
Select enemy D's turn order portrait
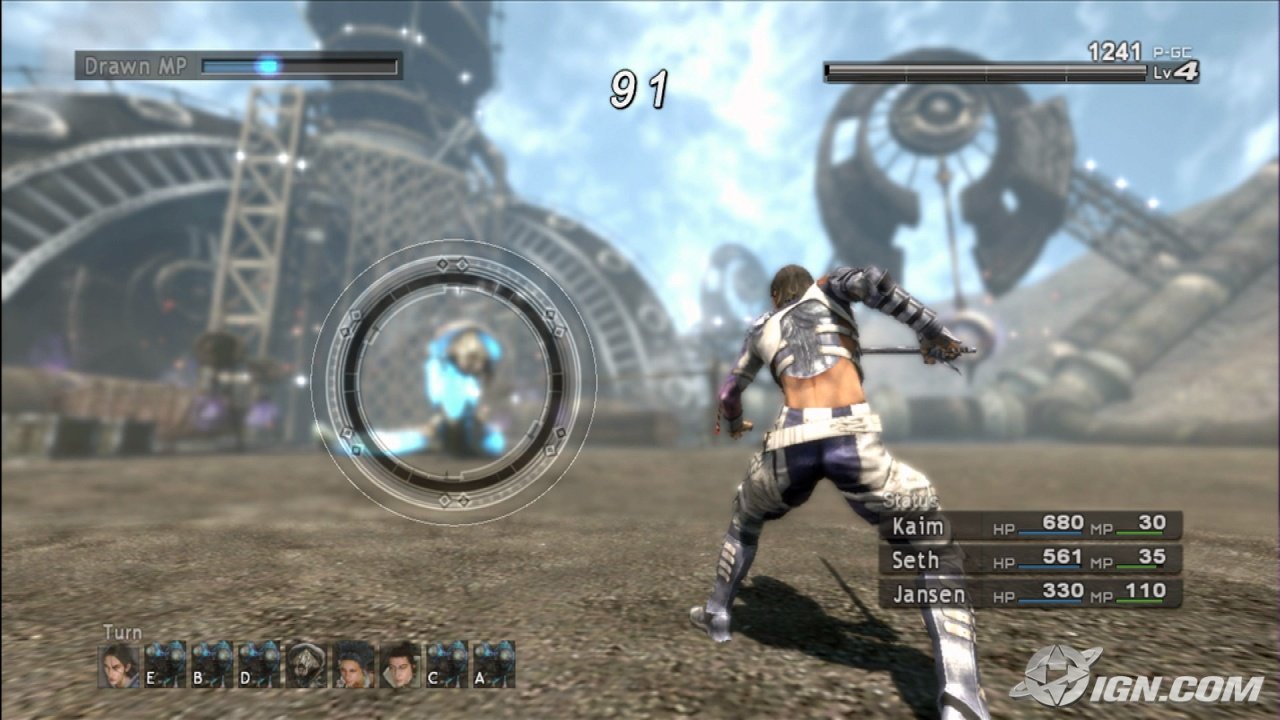(x=259, y=664)
